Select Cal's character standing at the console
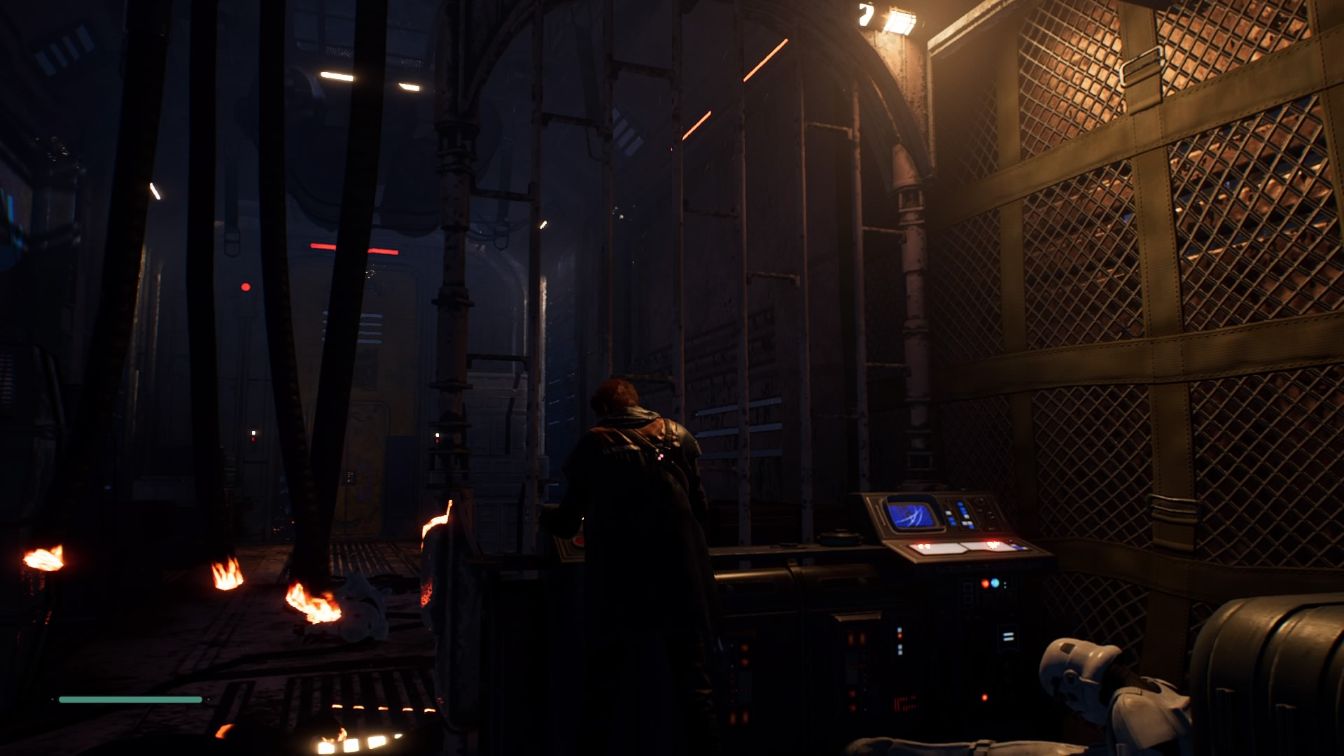 (x=630, y=490)
